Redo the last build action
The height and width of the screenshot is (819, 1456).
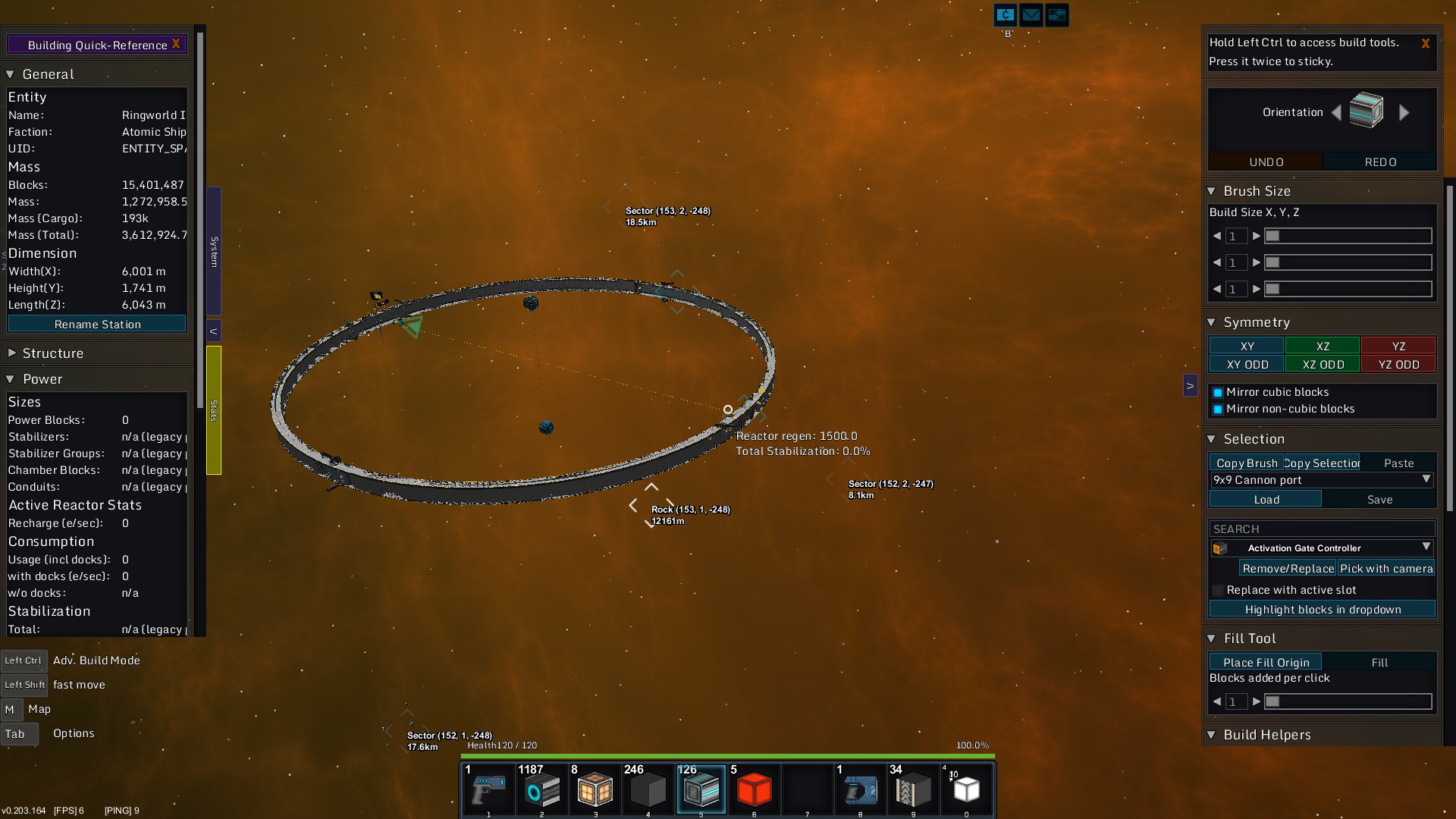tap(1380, 162)
